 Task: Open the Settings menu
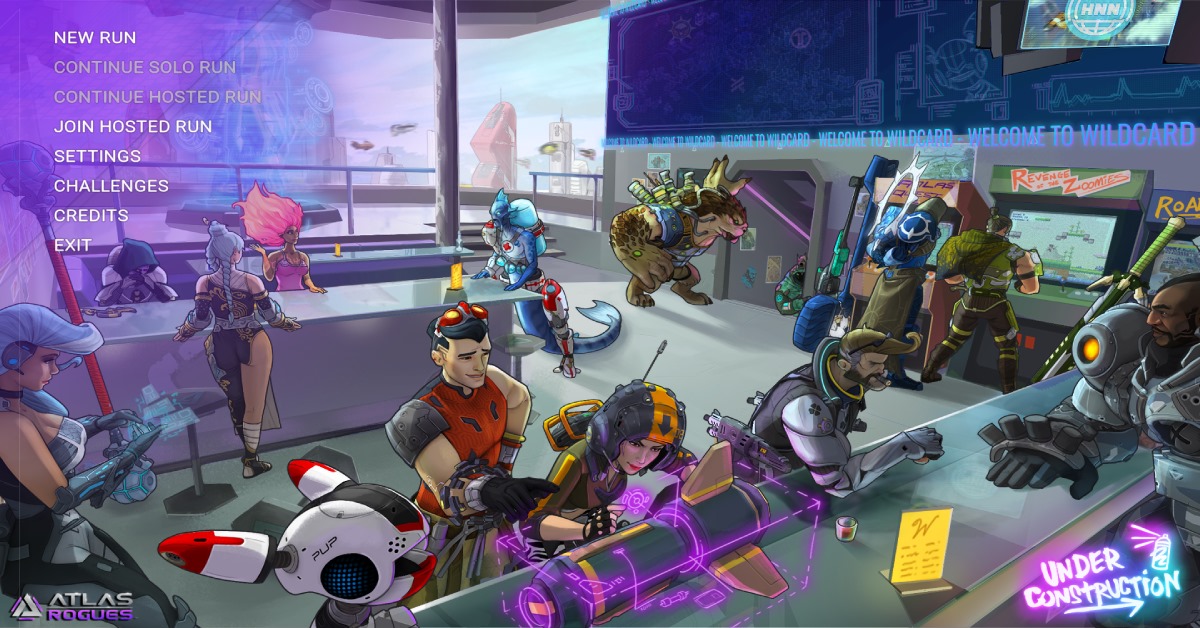(x=97, y=156)
